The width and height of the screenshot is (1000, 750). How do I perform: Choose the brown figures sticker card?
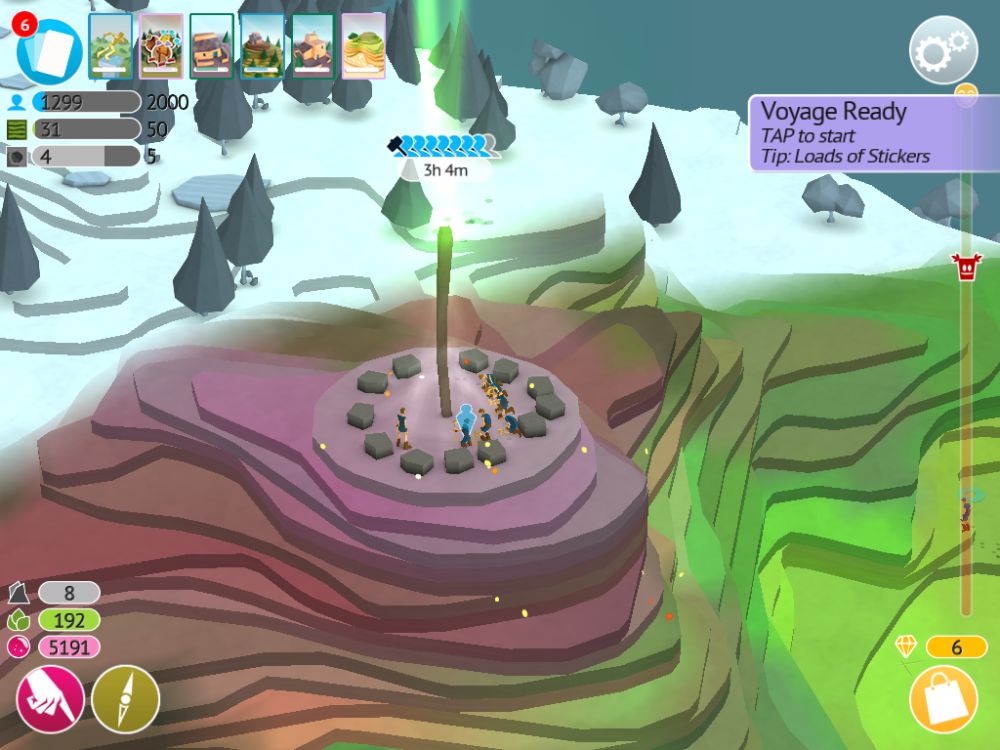pos(160,45)
